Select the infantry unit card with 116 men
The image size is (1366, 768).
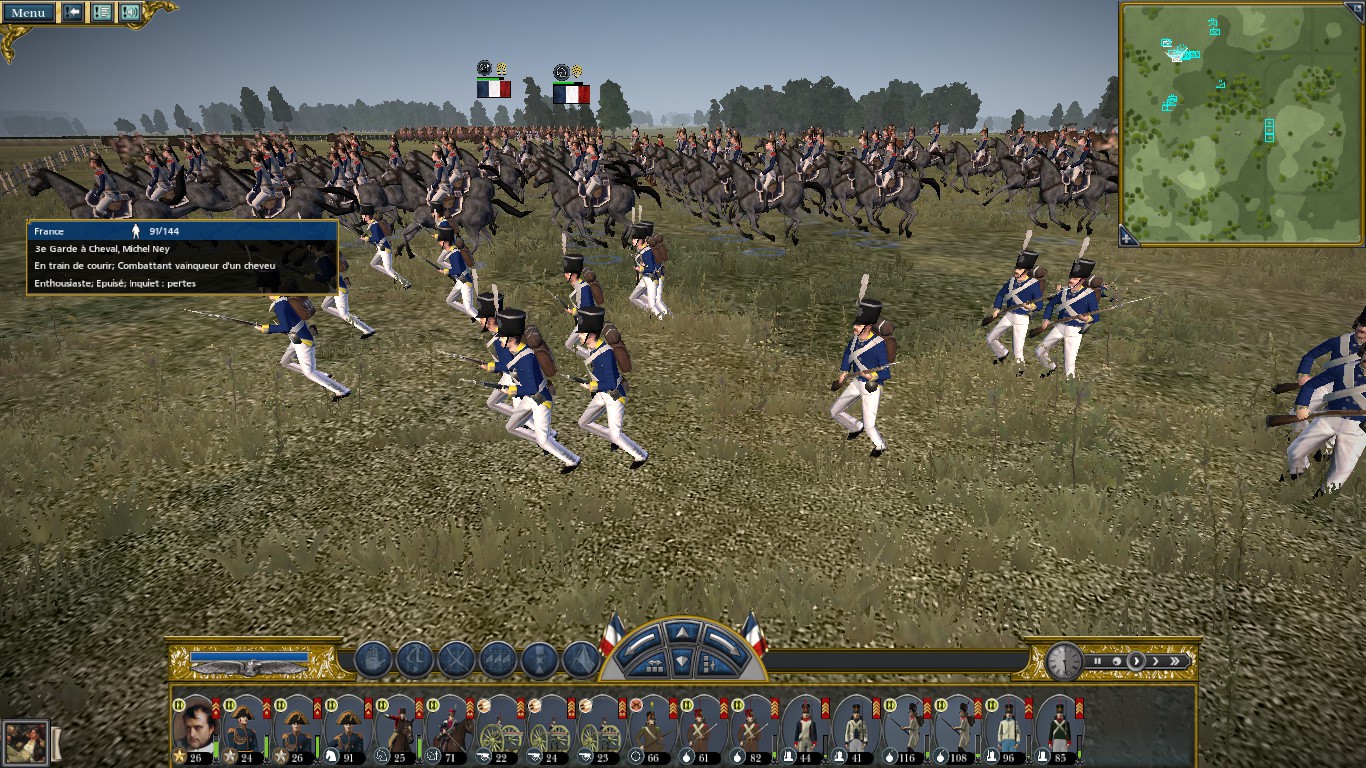point(907,730)
